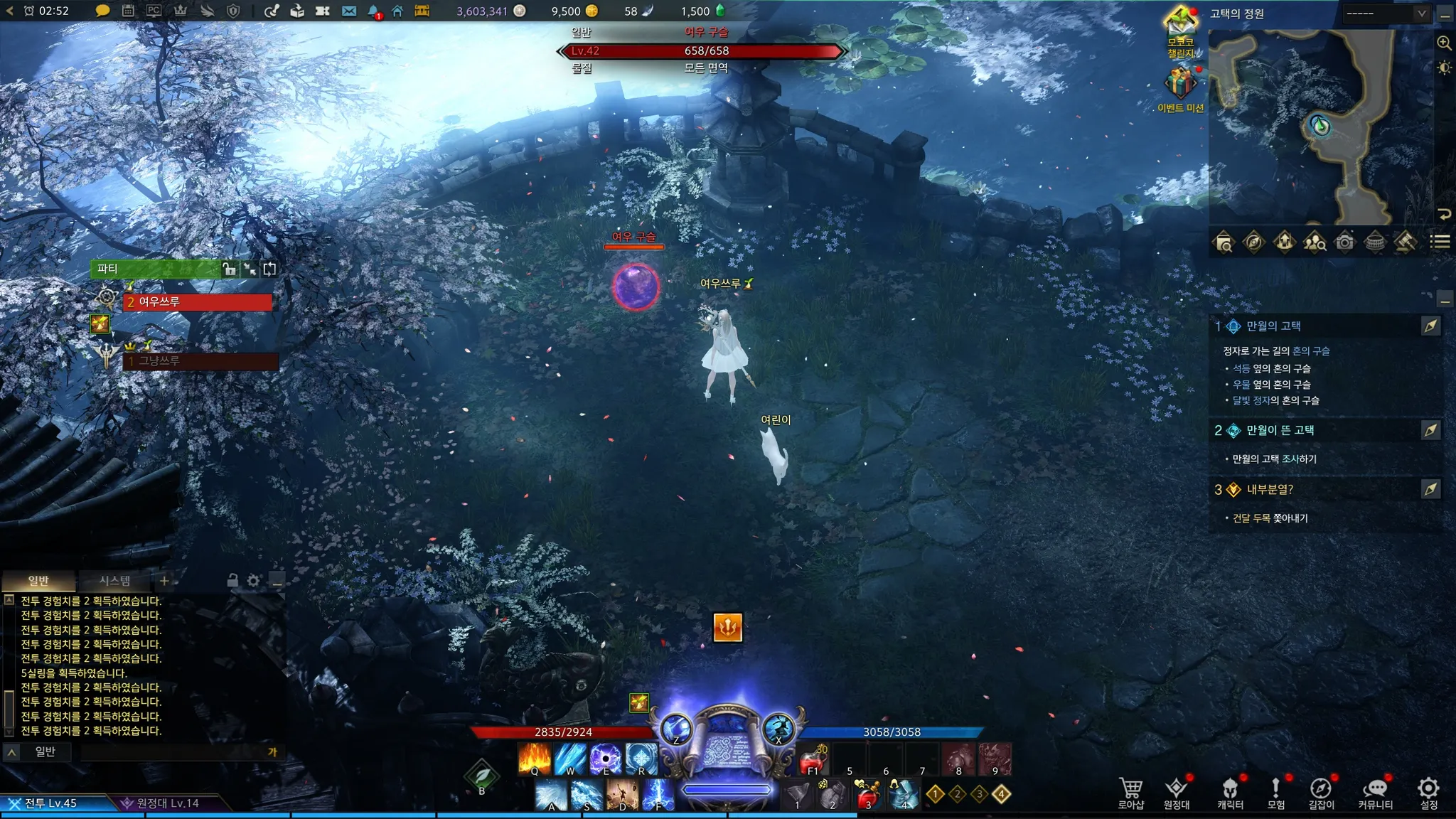Viewport: 1456px width, 819px height.
Task: Open the 커뮤니티 community menu
Action: tap(1375, 792)
